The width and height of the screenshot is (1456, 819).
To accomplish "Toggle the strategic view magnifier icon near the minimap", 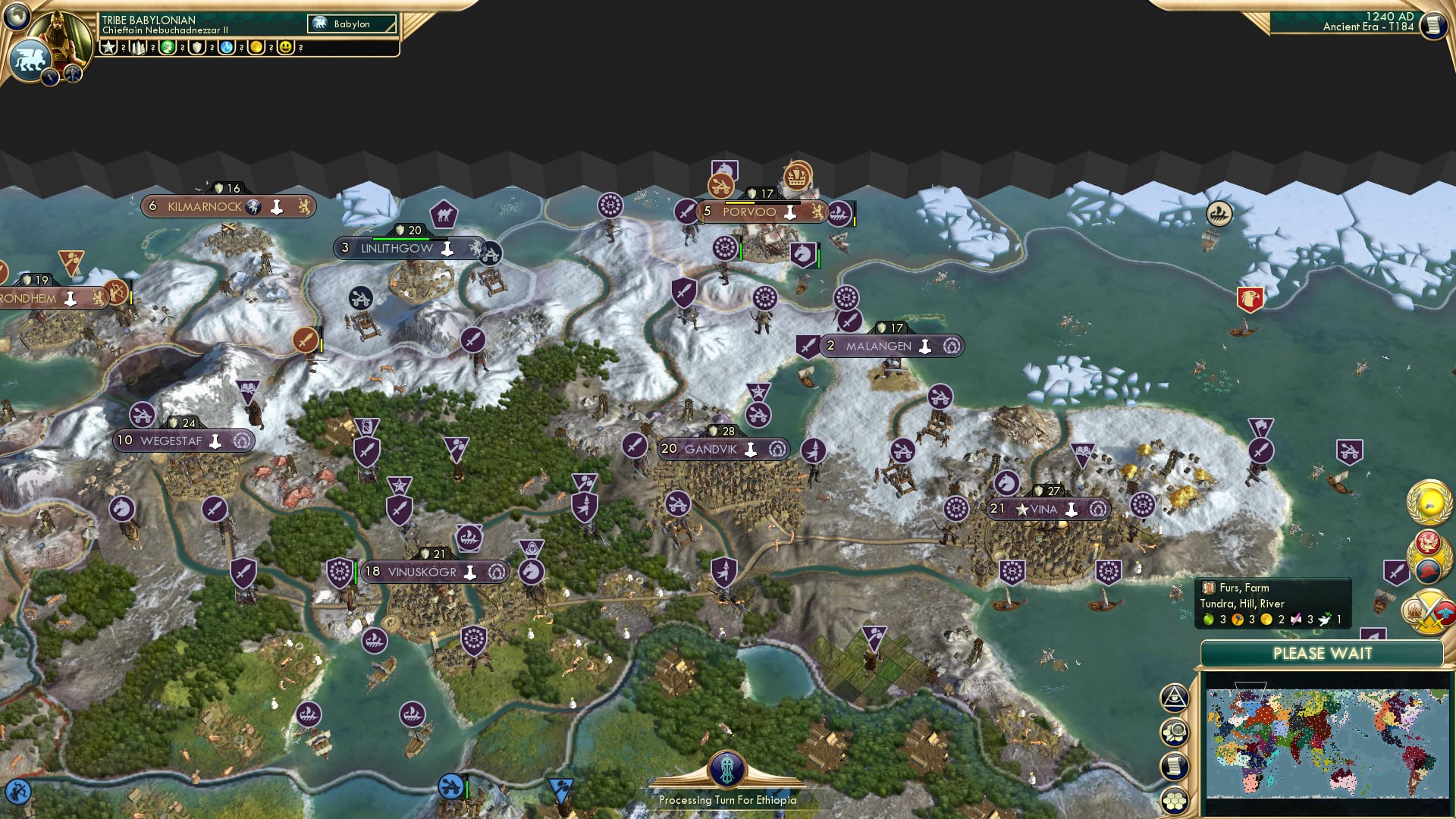I will coord(1175,733).
